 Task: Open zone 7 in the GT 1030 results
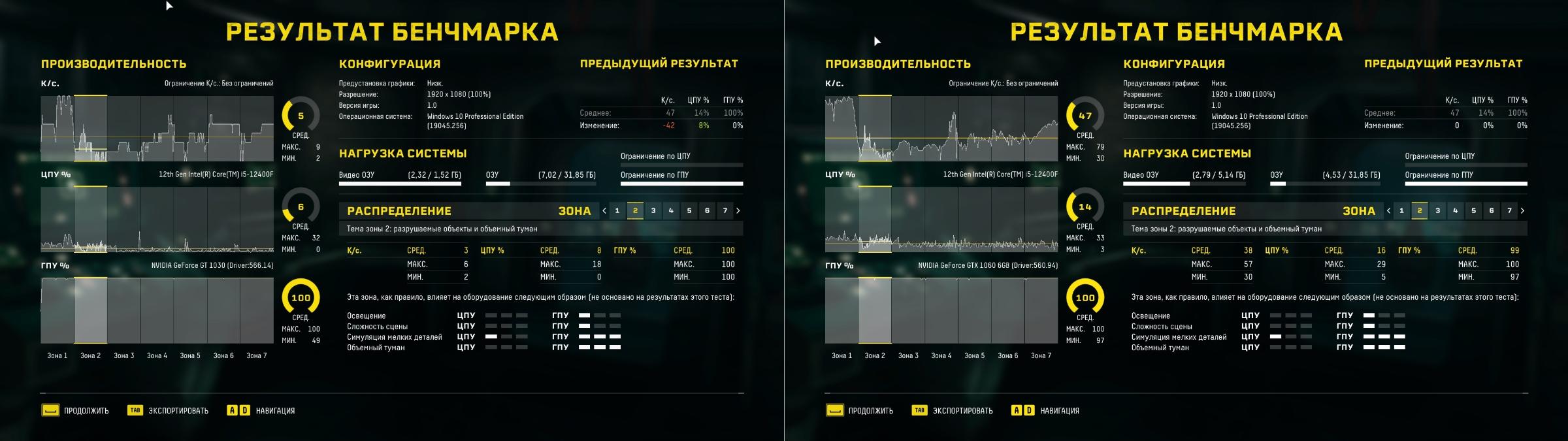point(725,210)
